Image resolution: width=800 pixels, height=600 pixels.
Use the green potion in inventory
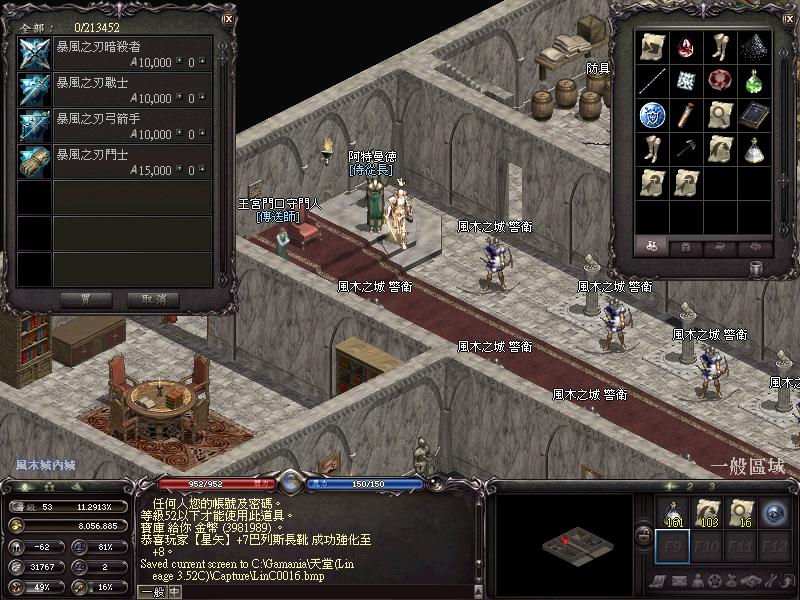(x=753, y=81)
